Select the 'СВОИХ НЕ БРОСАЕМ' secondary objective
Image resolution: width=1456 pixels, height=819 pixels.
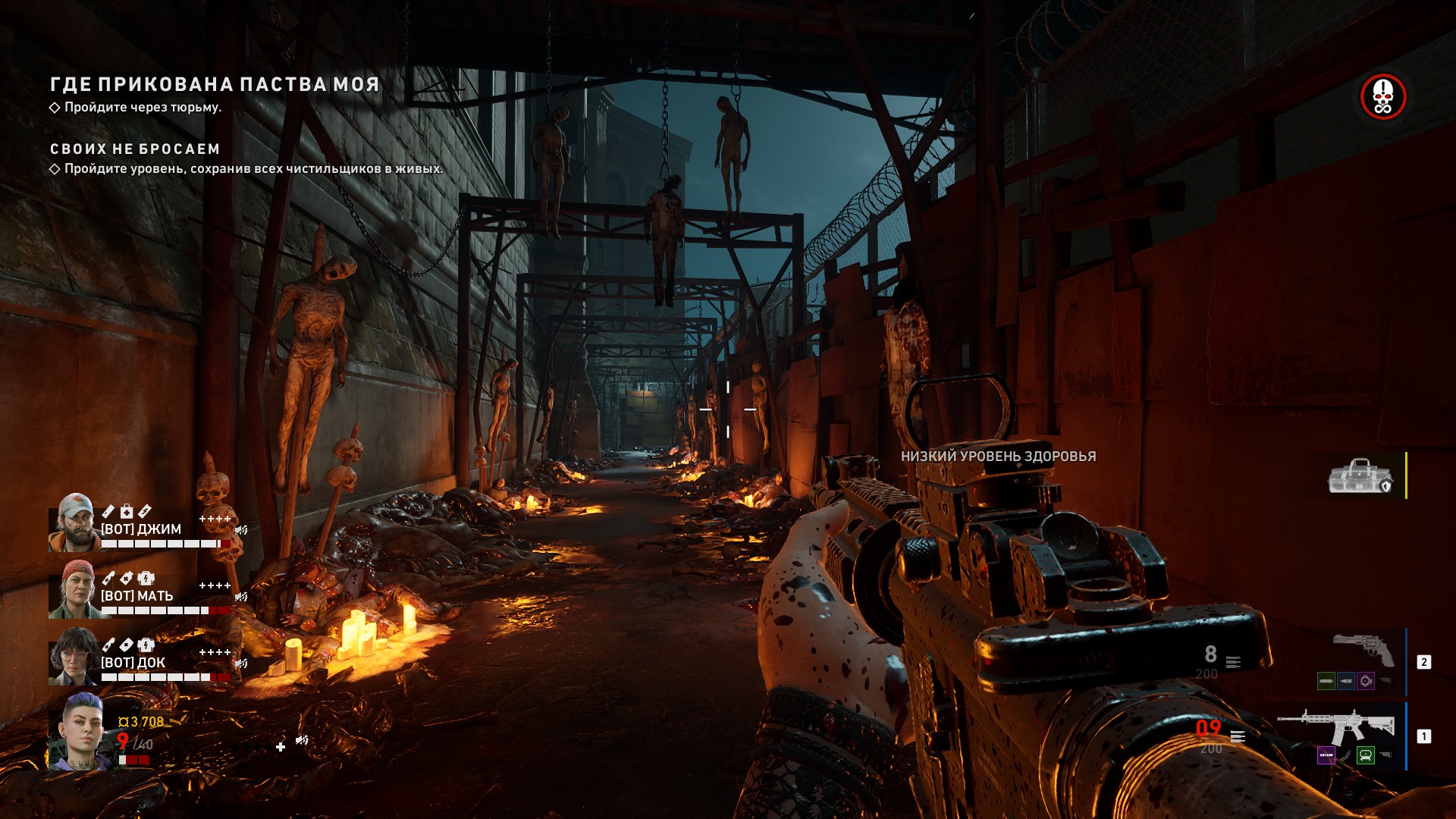135,149
